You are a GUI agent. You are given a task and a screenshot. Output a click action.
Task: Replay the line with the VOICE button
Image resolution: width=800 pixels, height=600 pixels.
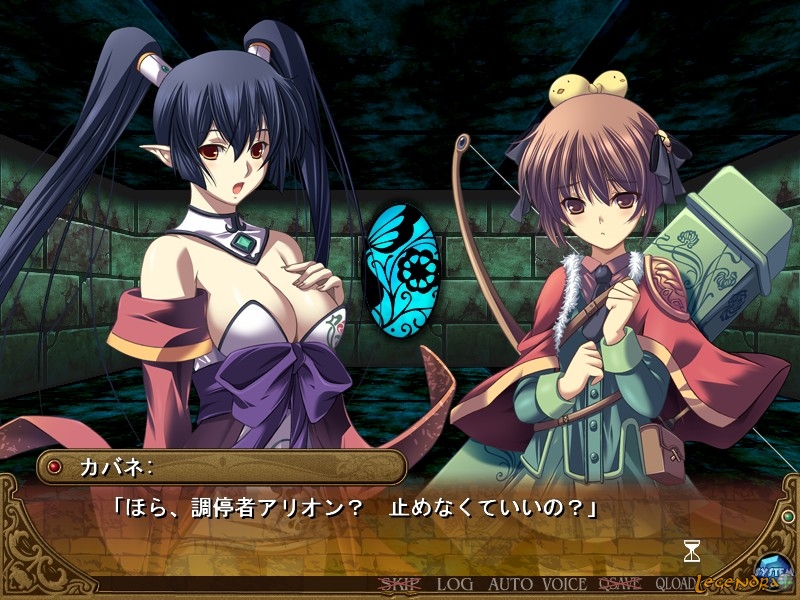[x=564, y=584]
